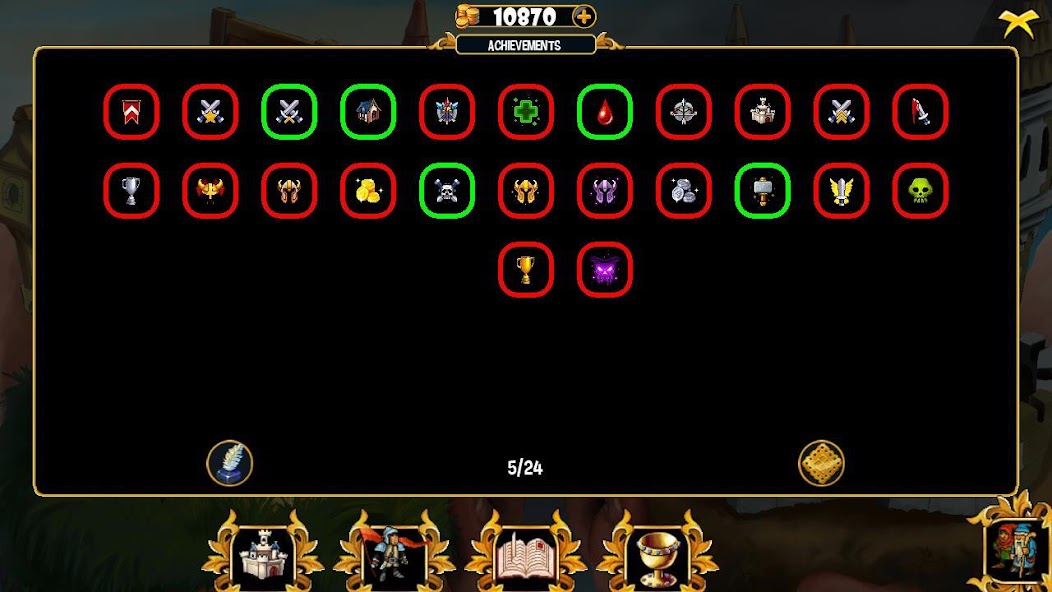Close the Achievements panel with the yellow X
Screen dimensions: 1052x592
coord(1018,22)
